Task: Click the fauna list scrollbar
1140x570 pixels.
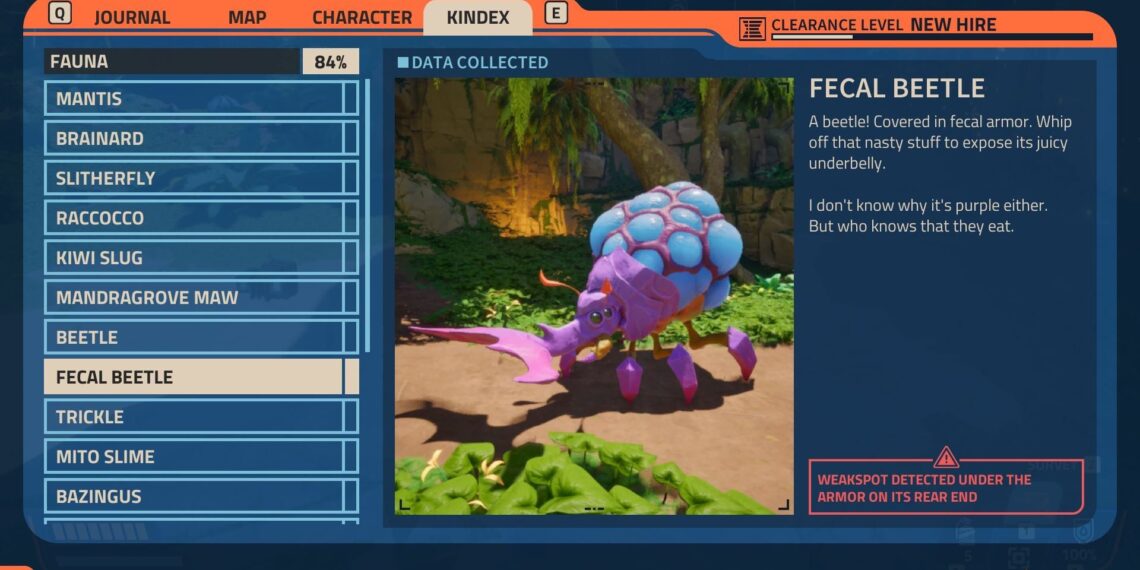Action: click(x=367, y=215)
